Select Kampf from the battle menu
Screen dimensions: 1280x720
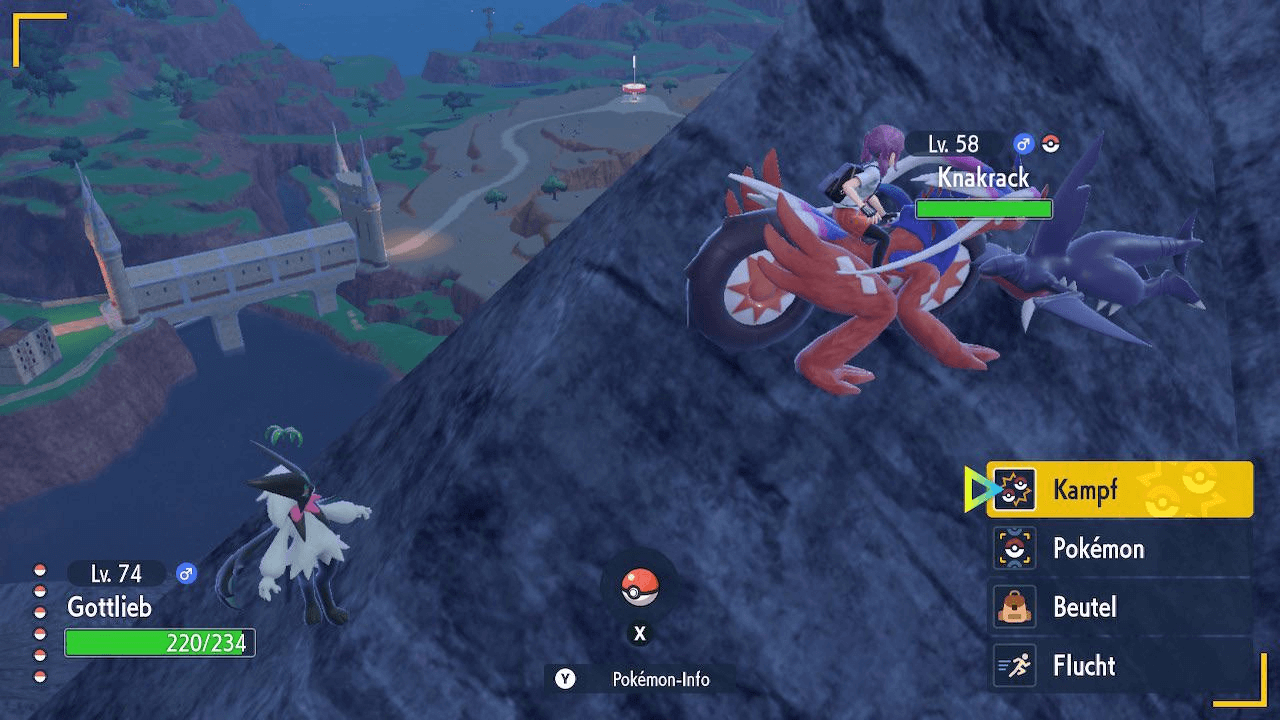click(1085, 490)
